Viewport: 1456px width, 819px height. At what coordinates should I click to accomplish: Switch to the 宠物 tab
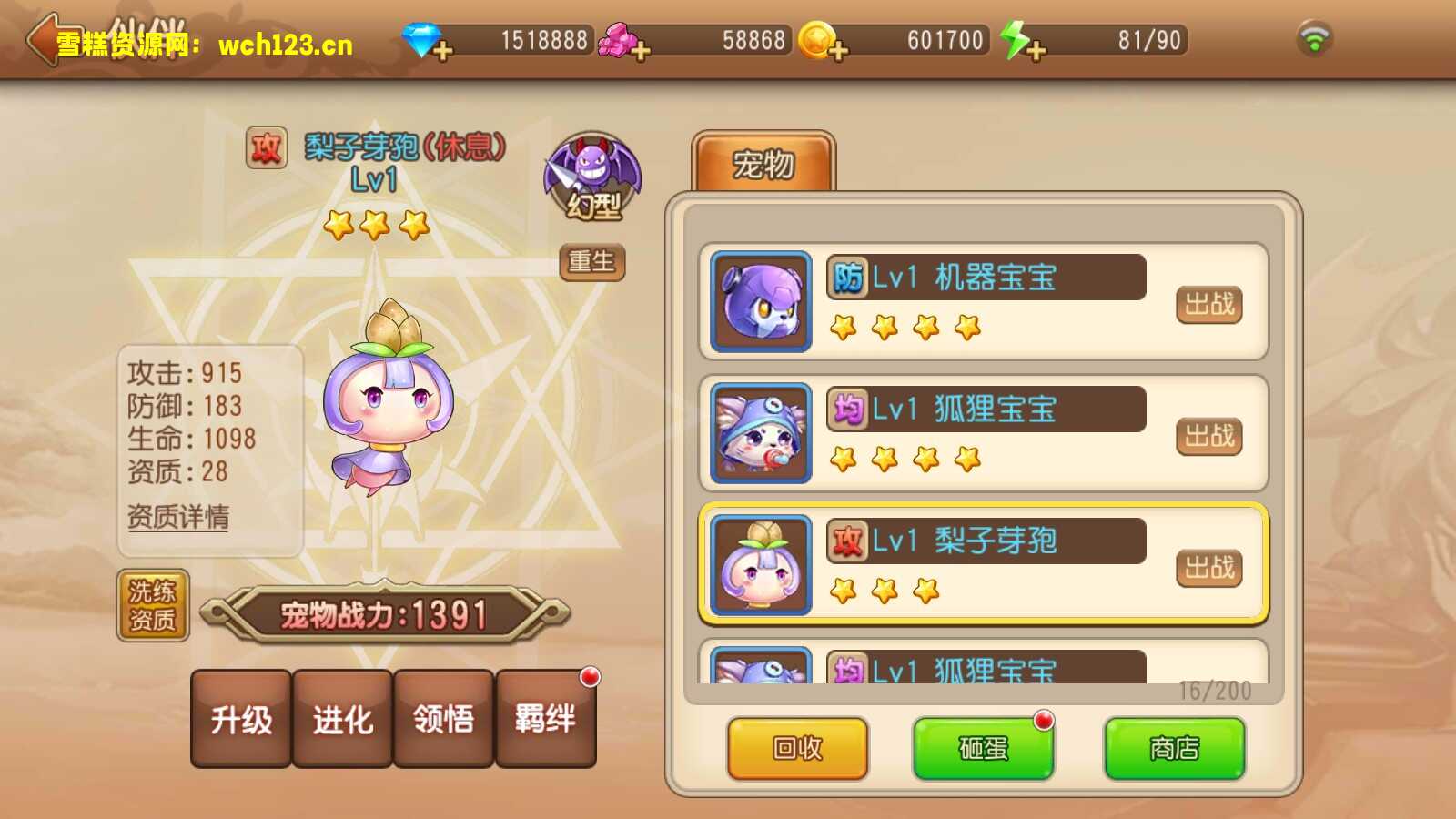pos(763,165)
